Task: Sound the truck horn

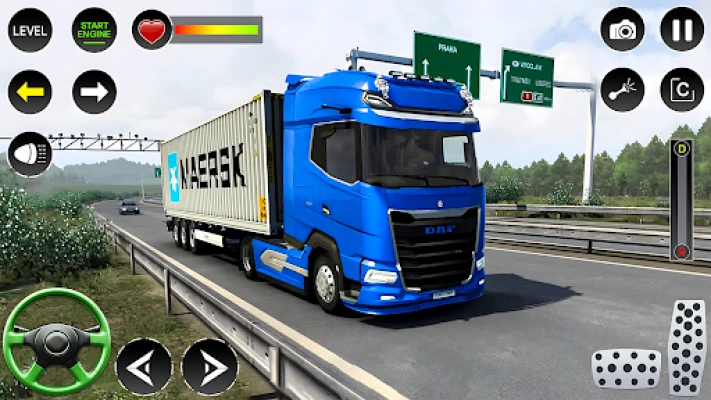Action: (x=622, y=90)
